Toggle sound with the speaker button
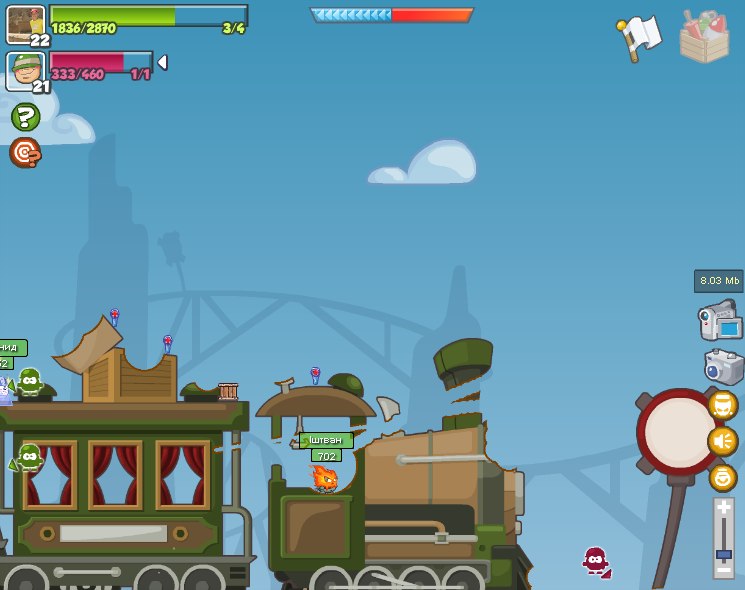This screenshot has width=745, height=590. (723, 441)
